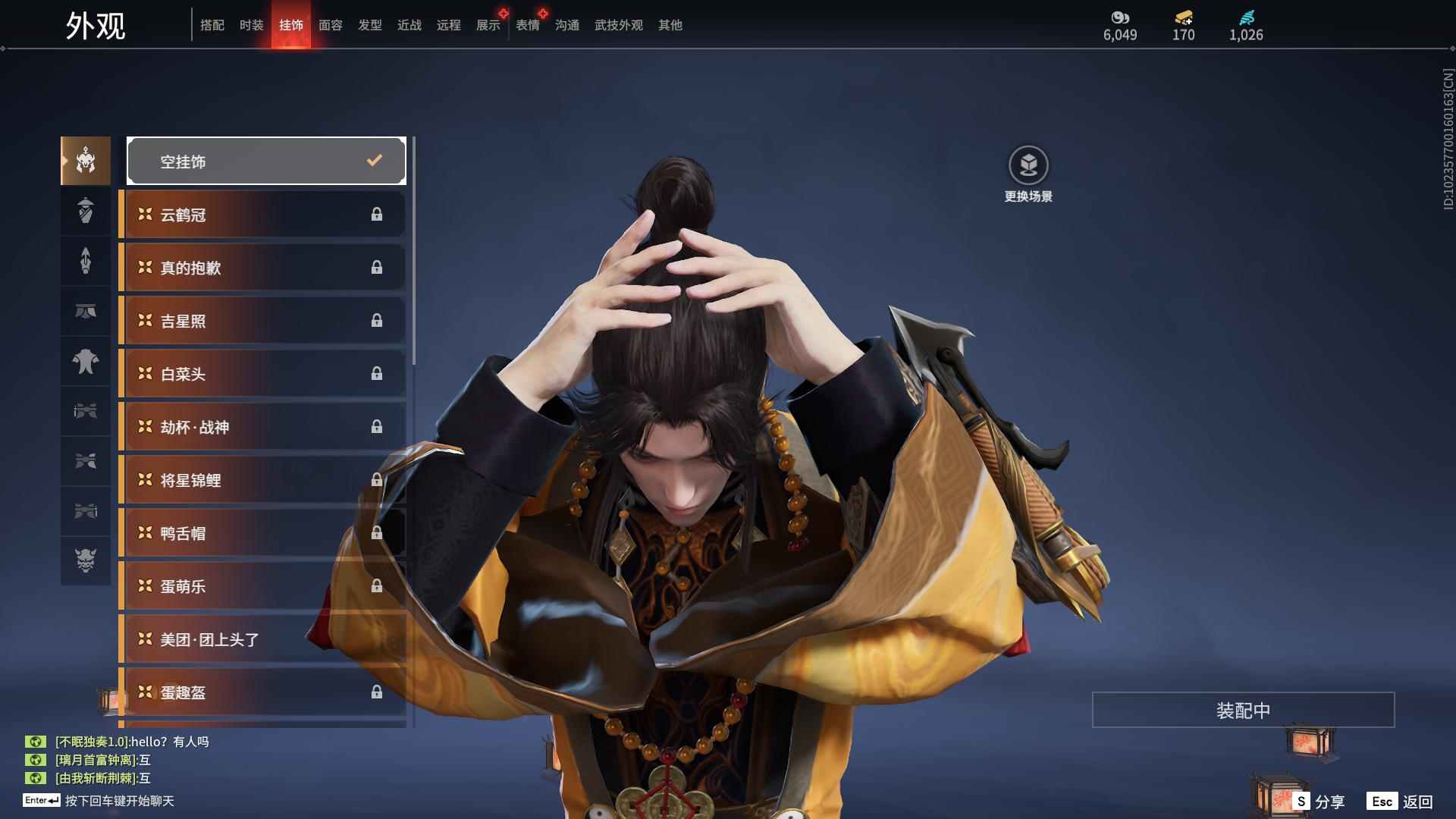Click the lock toggle on 云鹤冠
The width and height of the screenshot is (1456, 819).
pos(377,215)
